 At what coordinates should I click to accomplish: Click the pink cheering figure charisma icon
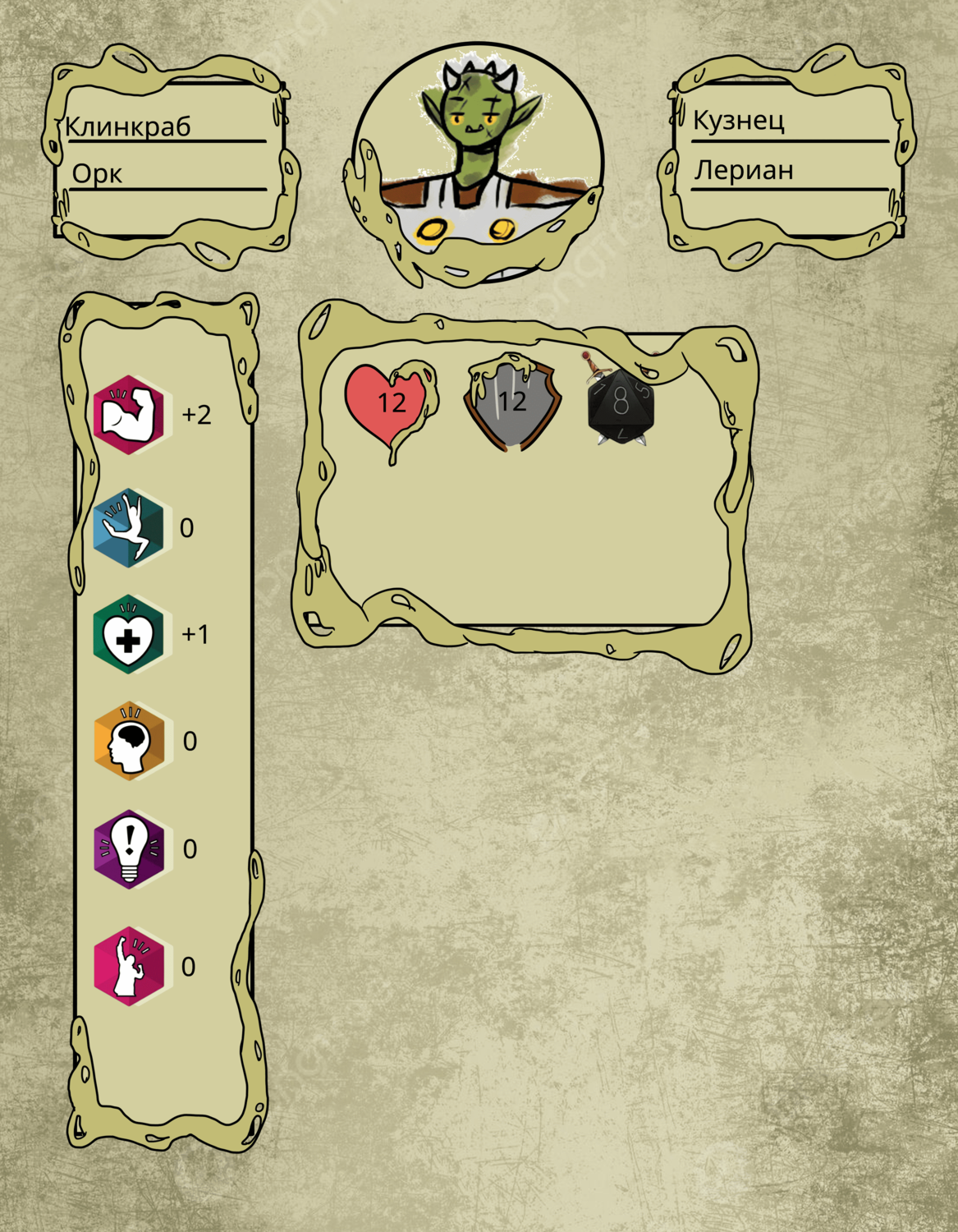click(129, 966)
